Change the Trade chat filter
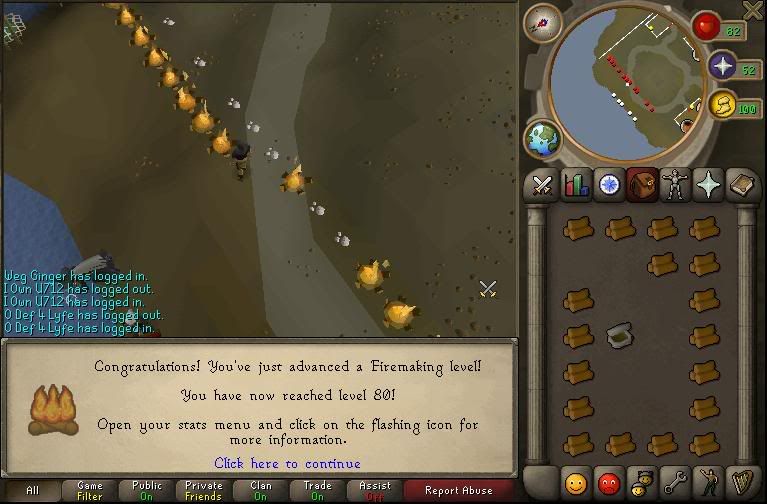 click(318, 490)
